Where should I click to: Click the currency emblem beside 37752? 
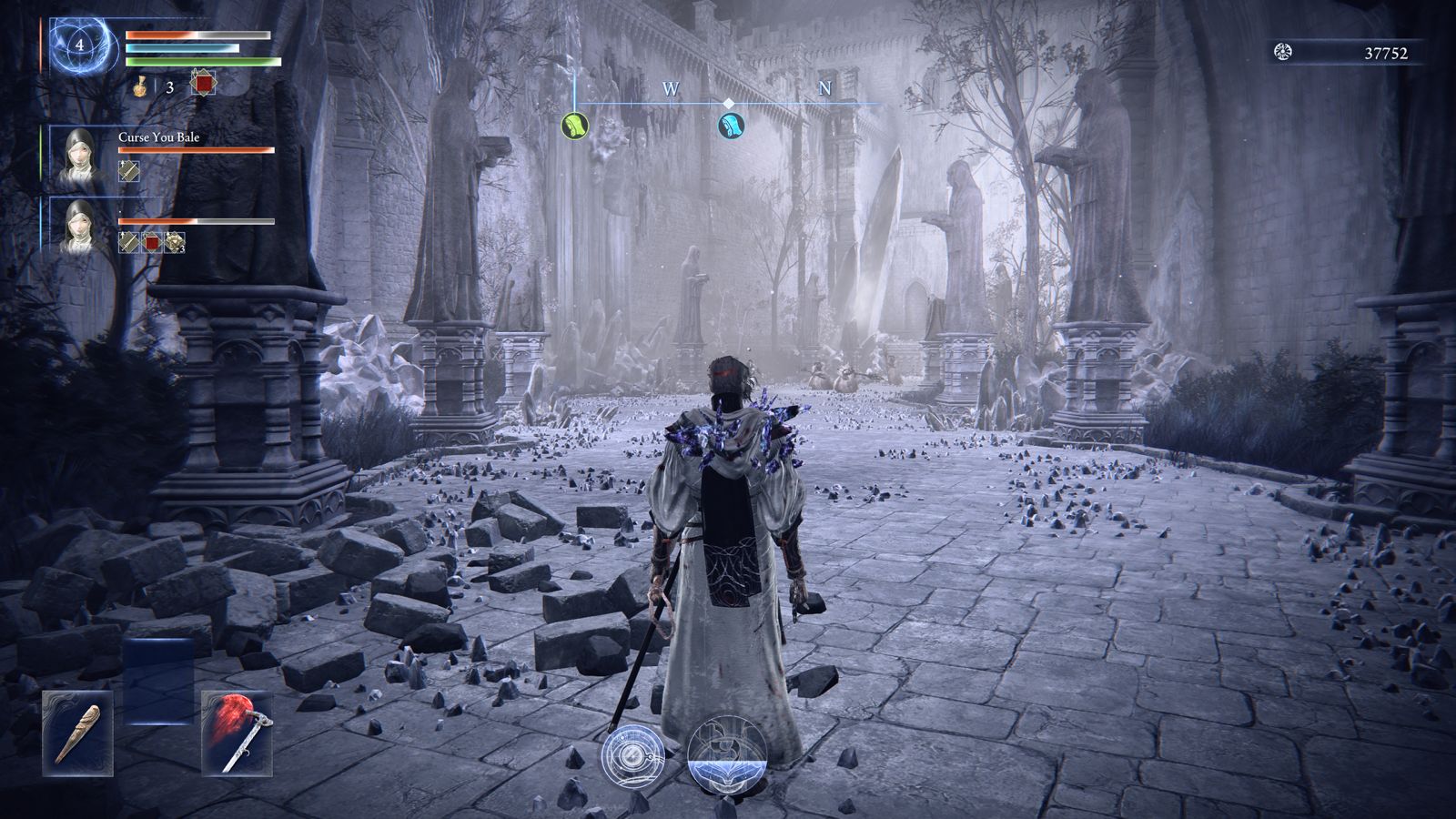pos(1284,53)
